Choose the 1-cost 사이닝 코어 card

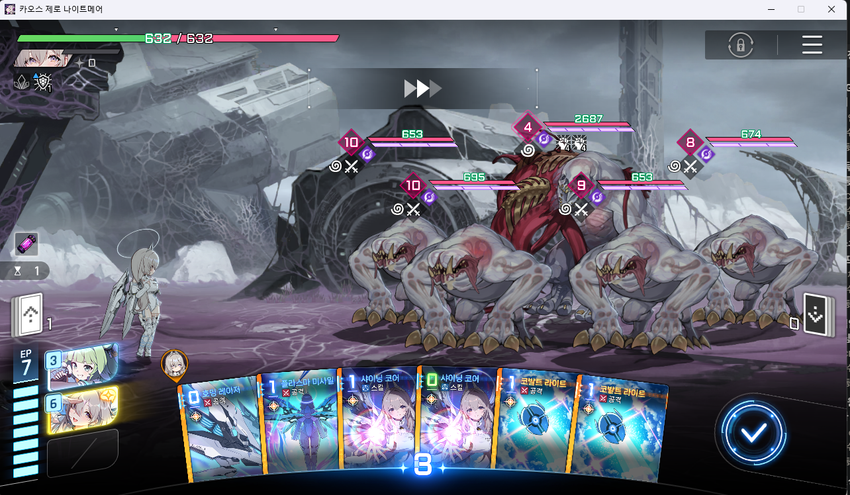pyautogui.click(x=377, y=425)
